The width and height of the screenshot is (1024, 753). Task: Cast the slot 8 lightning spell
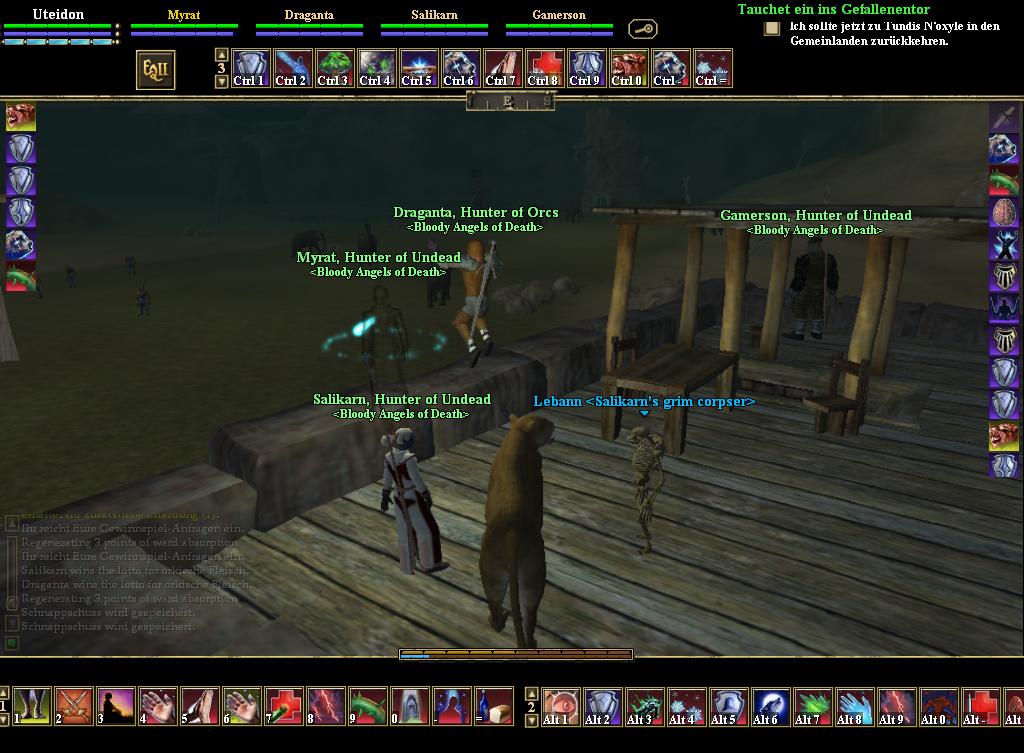[x=327, y=705]
